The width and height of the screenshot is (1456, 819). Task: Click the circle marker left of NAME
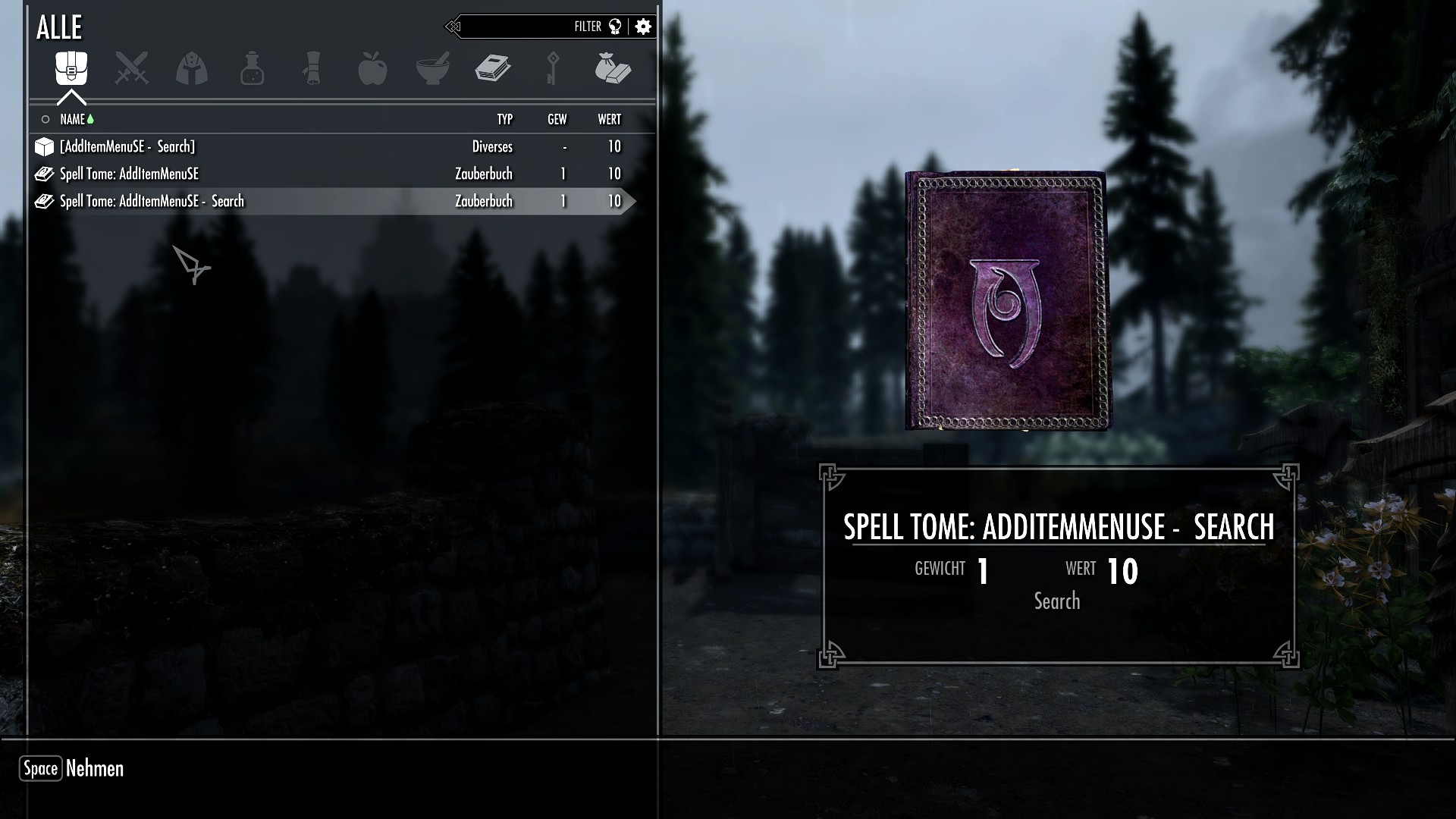(x=45, y=119)
